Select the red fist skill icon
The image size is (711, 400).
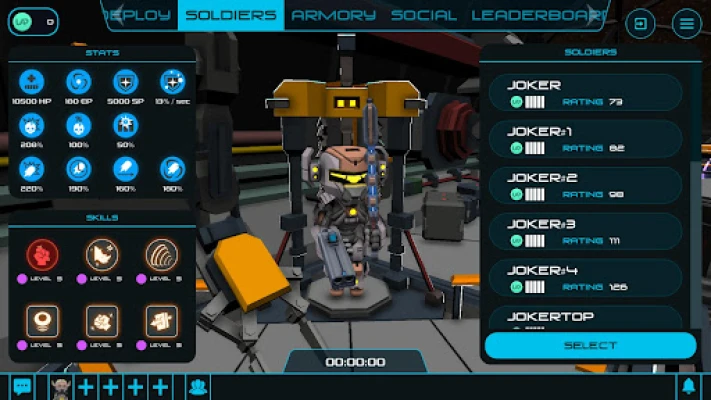tap(42, 256)
